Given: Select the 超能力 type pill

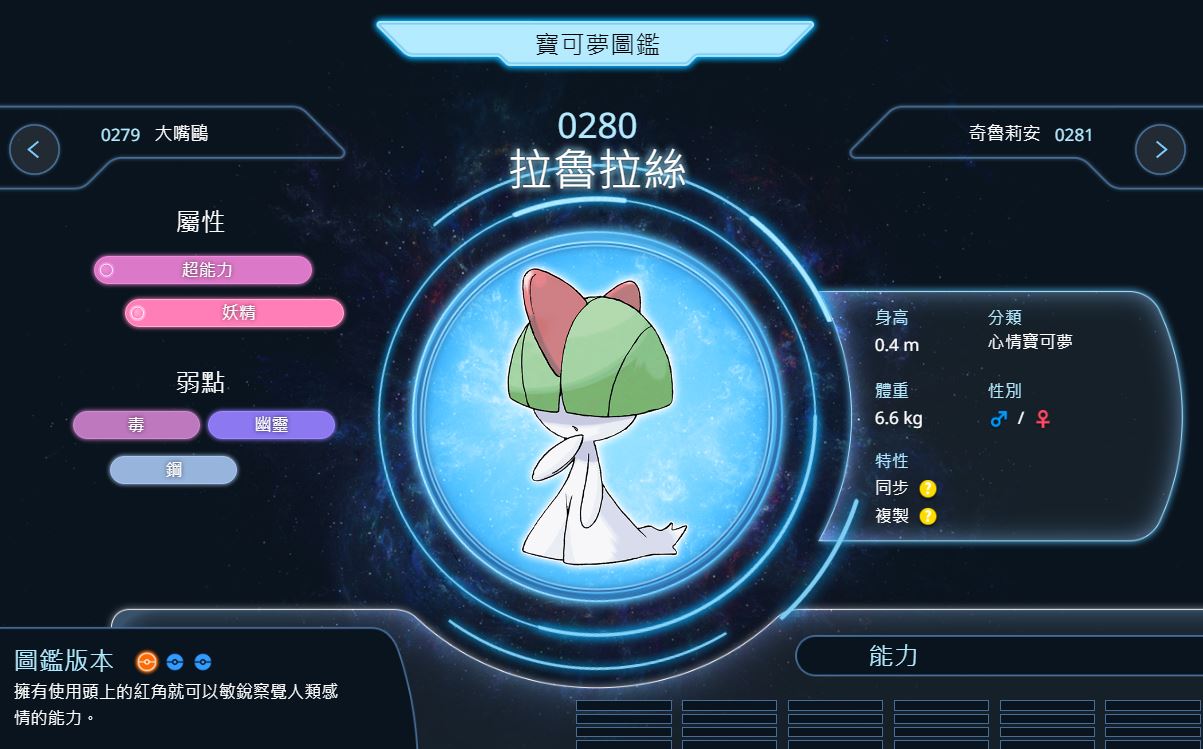Looking at the screenshot, I should click(203, 270).
